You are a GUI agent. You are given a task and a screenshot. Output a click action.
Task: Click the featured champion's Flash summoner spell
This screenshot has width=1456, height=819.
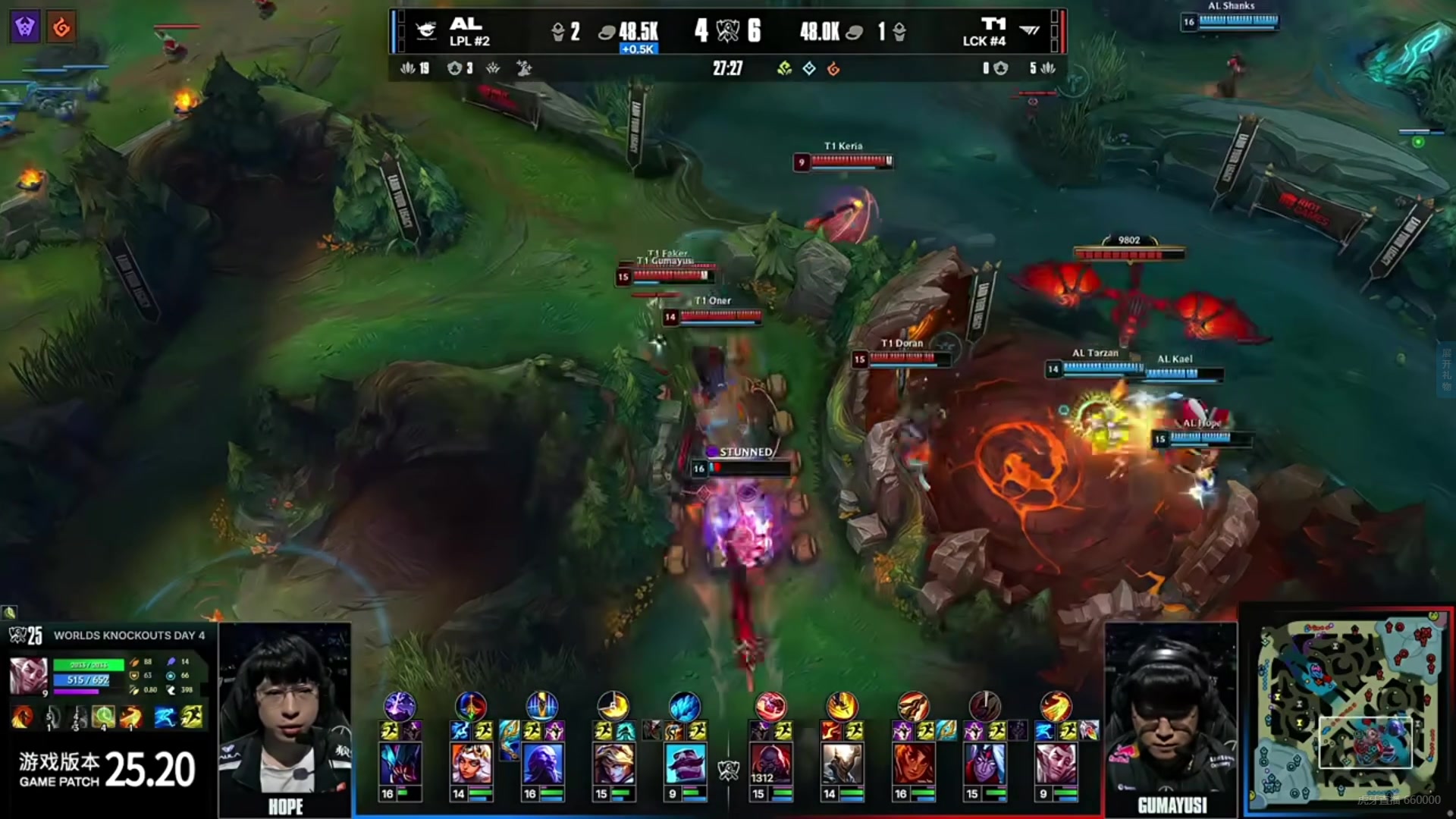click(x=193, y=717)
